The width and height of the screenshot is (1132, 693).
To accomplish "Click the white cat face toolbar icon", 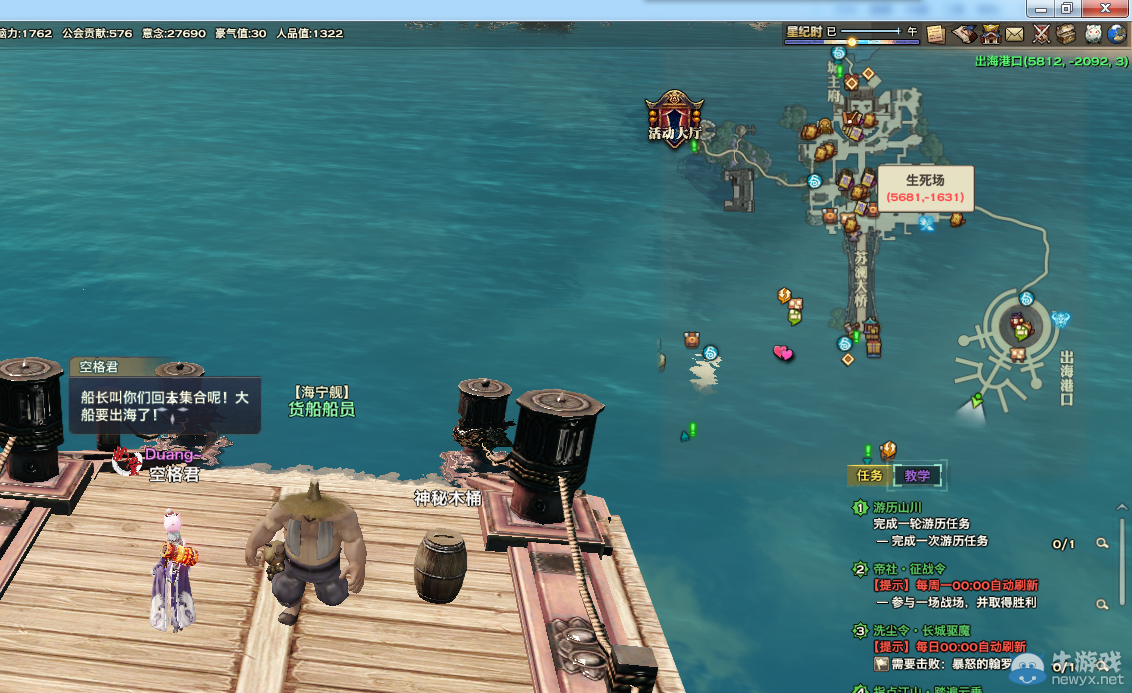I will [1093, 34].
